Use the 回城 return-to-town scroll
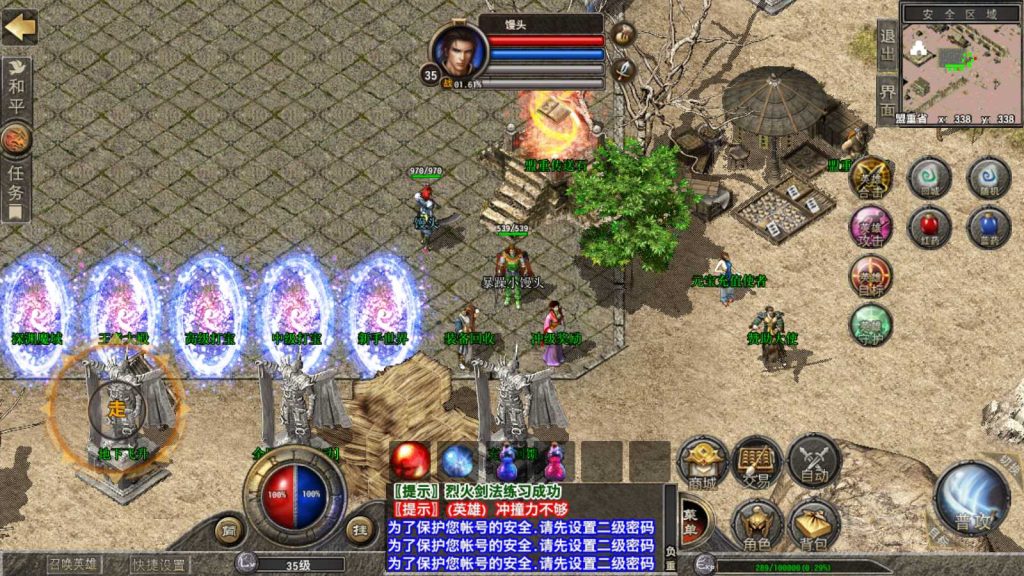Viewport: 1024px width, 576px height. (929, 178)
